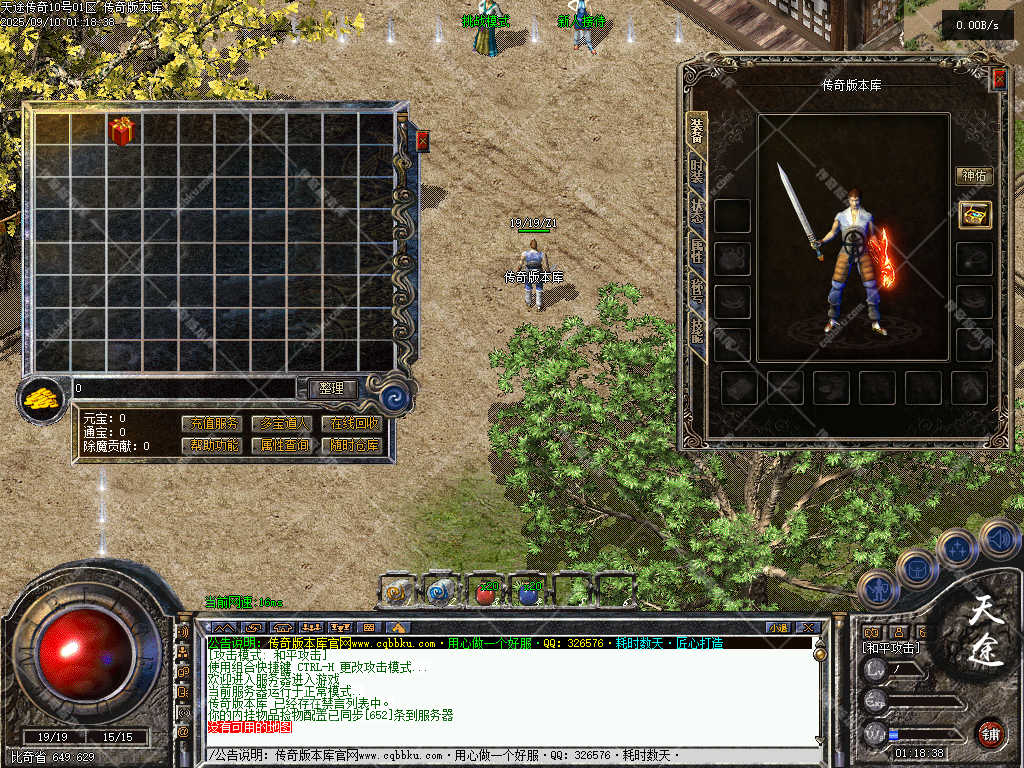The height and width of the screenshot is (768, 1024).
Task: Close the character equipment panel
Action: pos(998,80)
